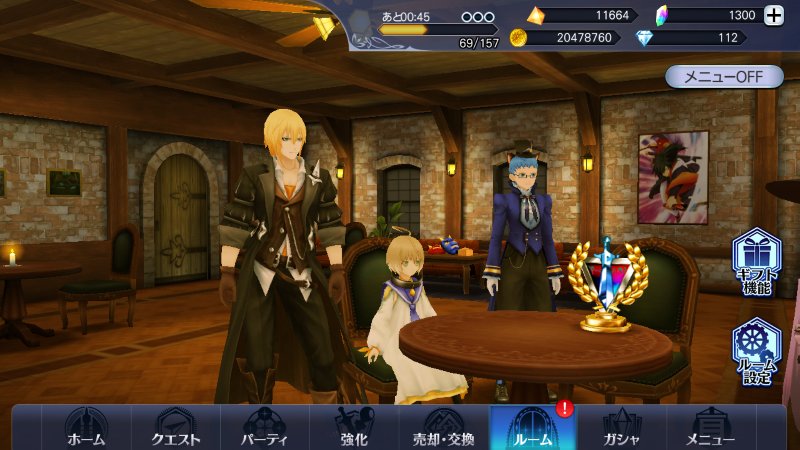The height and width of the screenshot is (450, 800).
Task: Open ルーム設定 (Room Settings)
Action: (x=756, y=352)
